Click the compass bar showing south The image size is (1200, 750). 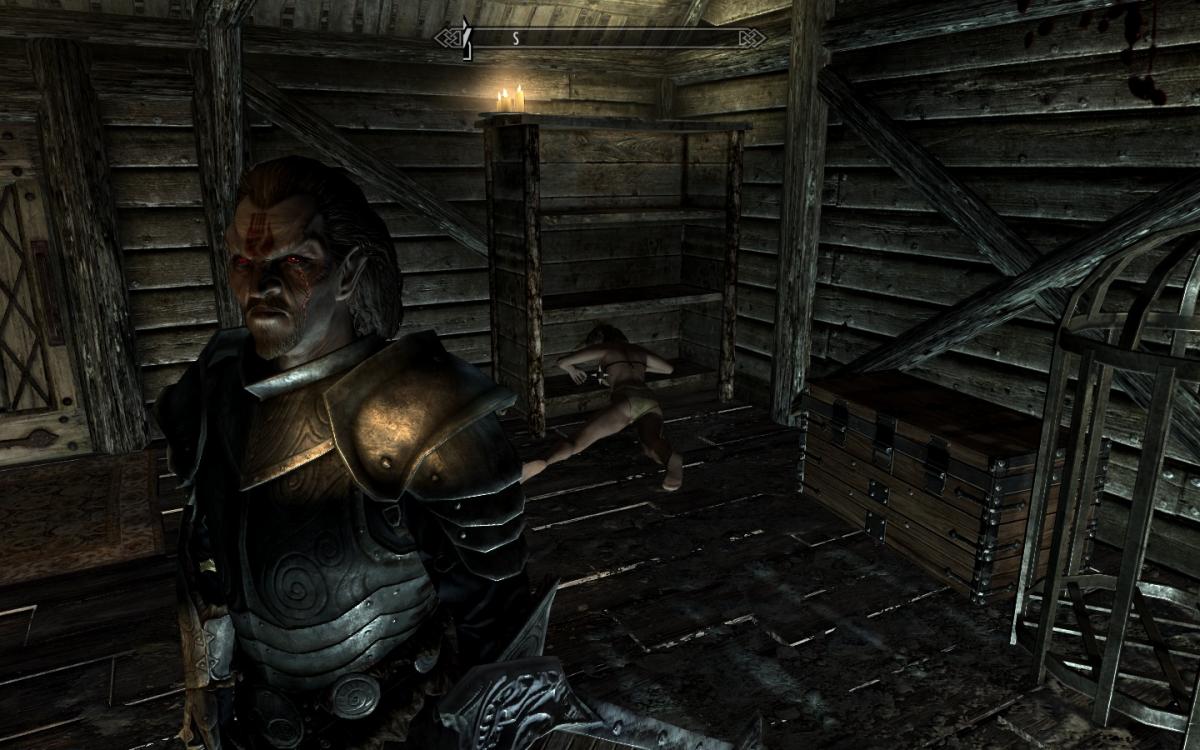600,38
